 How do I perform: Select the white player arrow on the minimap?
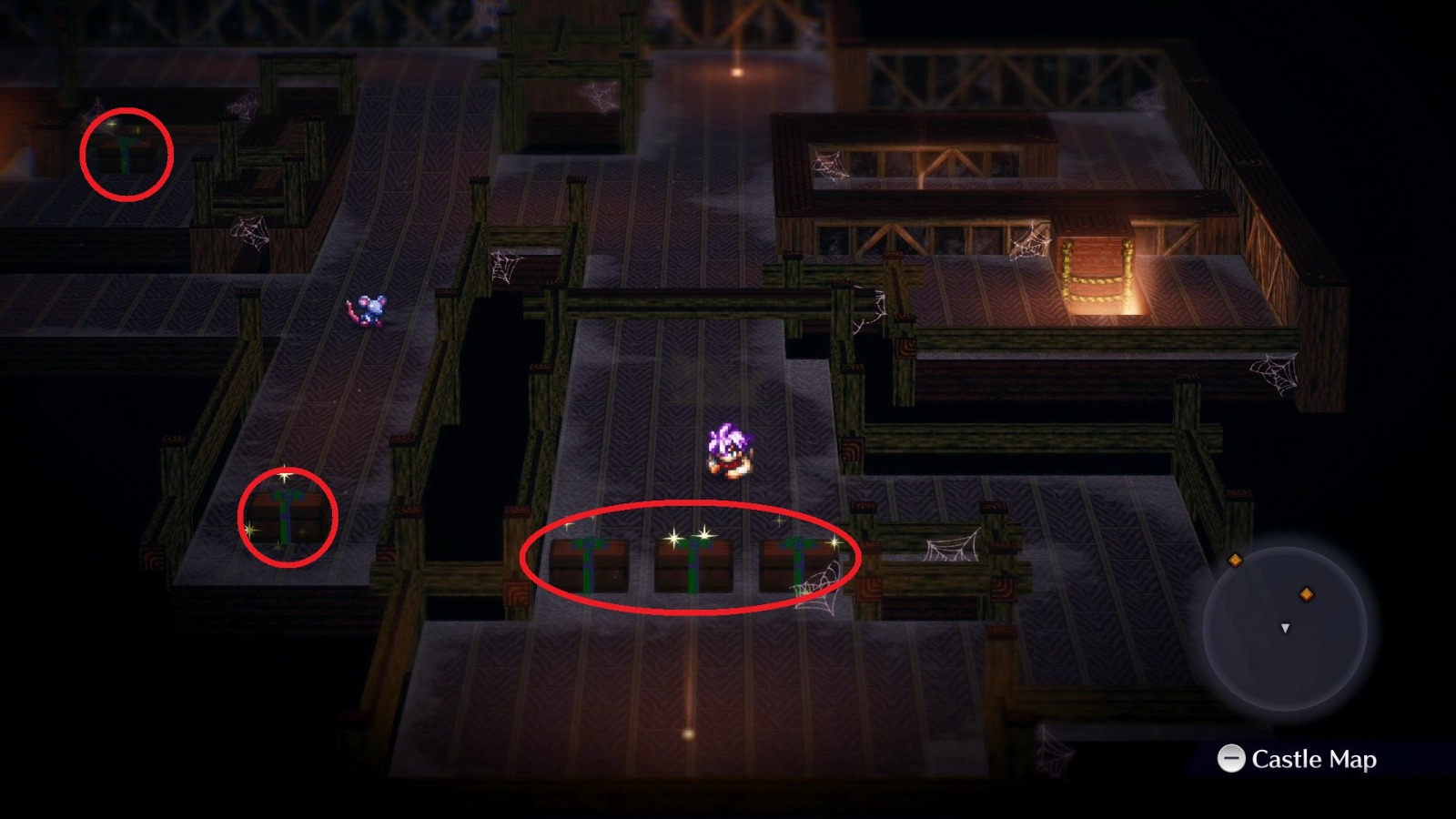click(x=1286, y=628)
